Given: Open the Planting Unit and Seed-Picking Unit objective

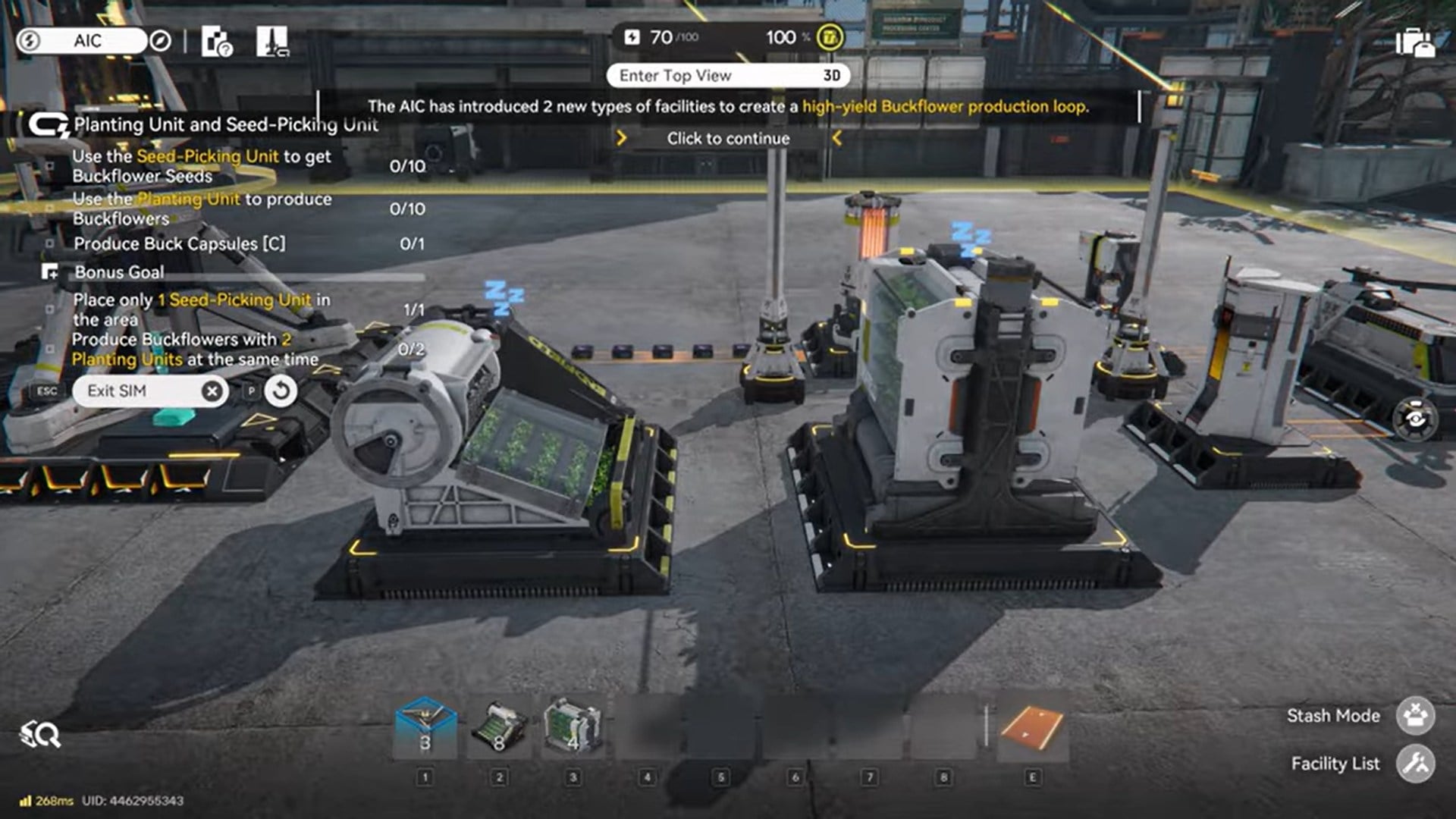Looking at the screenshot, I should [224, 125].
